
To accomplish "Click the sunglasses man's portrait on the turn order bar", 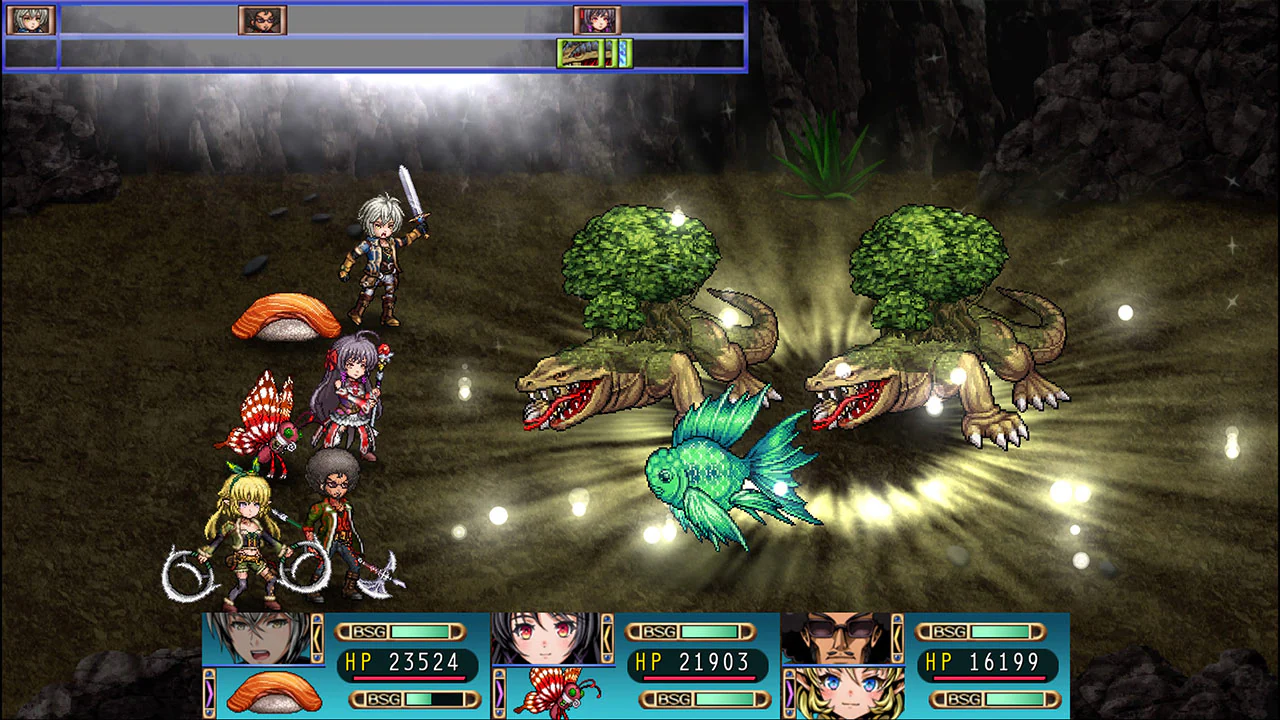I will tap(262, 18).
